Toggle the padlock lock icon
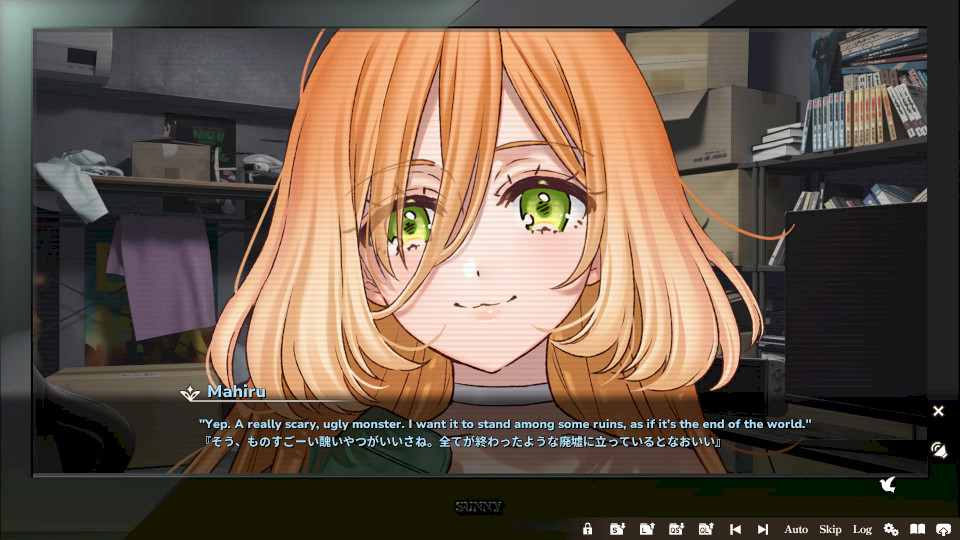The width and height of the screenshot is (960, 540). point(588,529)
